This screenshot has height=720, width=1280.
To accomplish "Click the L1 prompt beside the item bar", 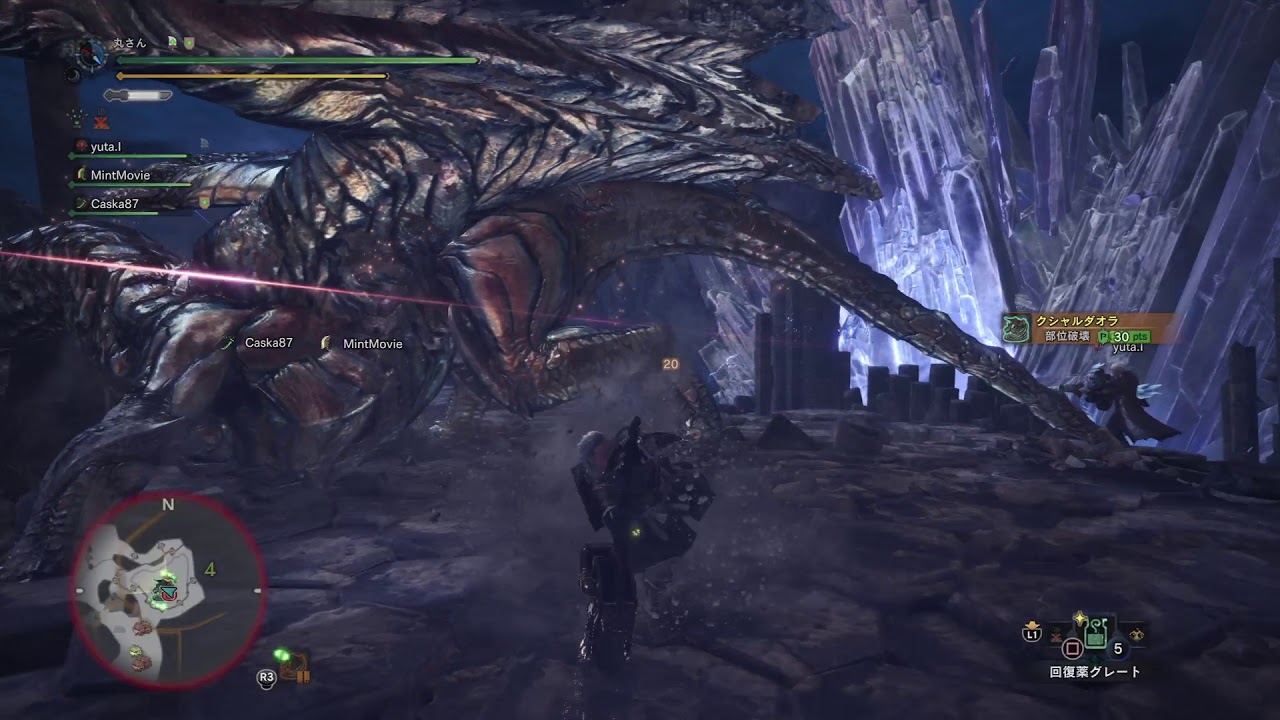I will point(1032,633).
